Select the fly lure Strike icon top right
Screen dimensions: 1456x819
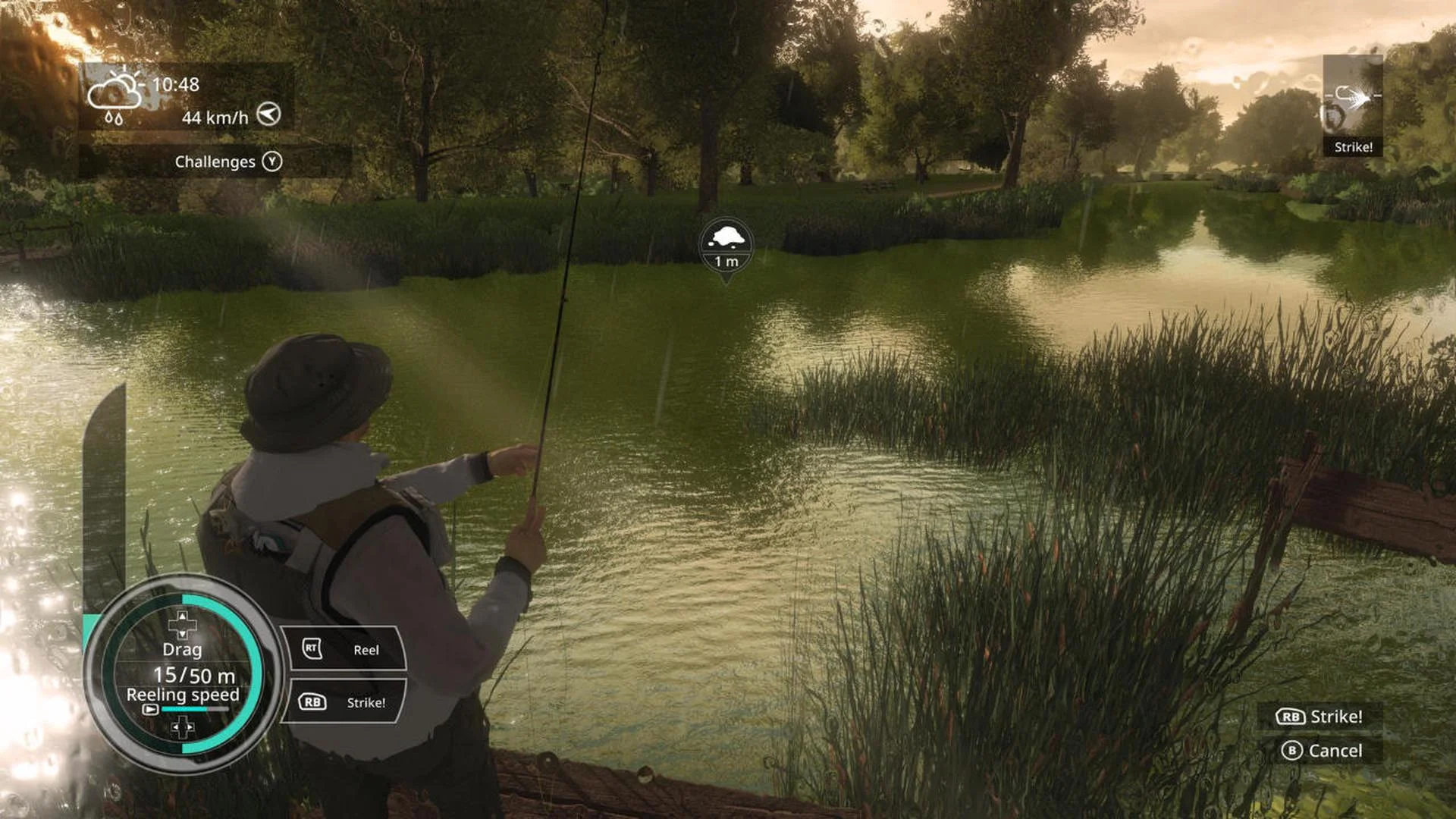coord(1354,99)
